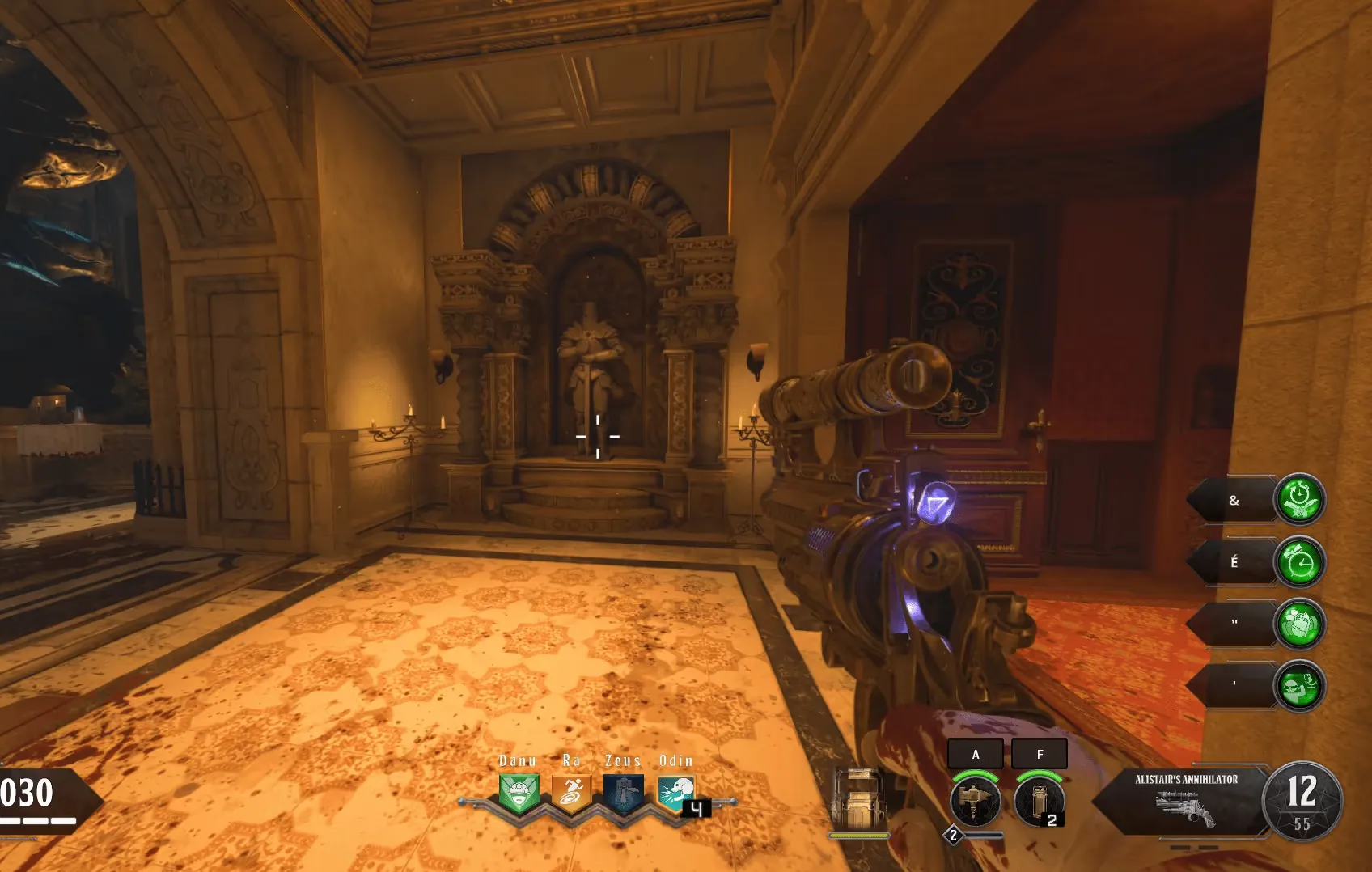Activate the grenade elixir
1372x872 pixels.
coord(1299,624)
